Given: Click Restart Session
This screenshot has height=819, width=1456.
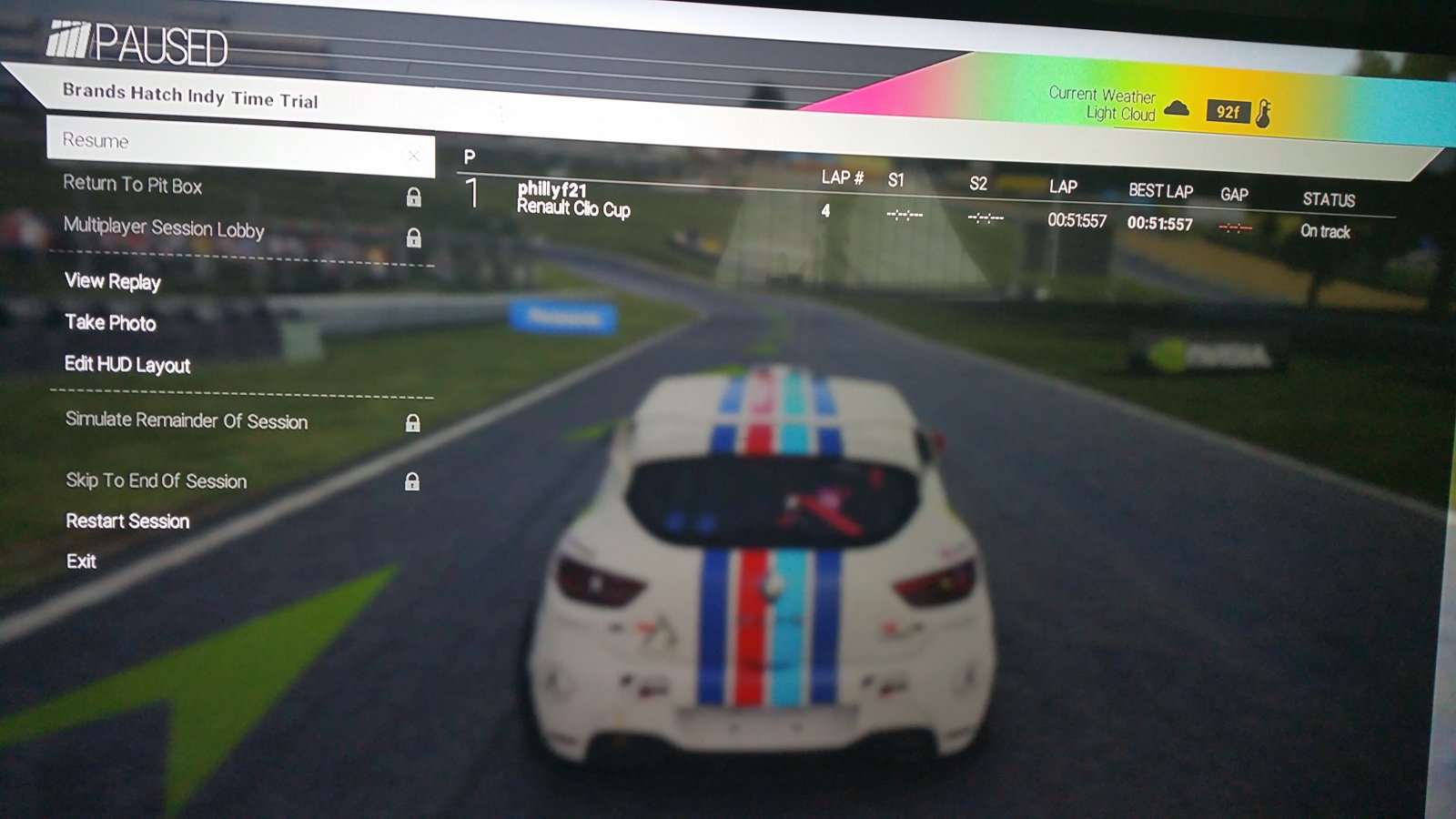Looking at the screenshot, I should pos(127,521).
